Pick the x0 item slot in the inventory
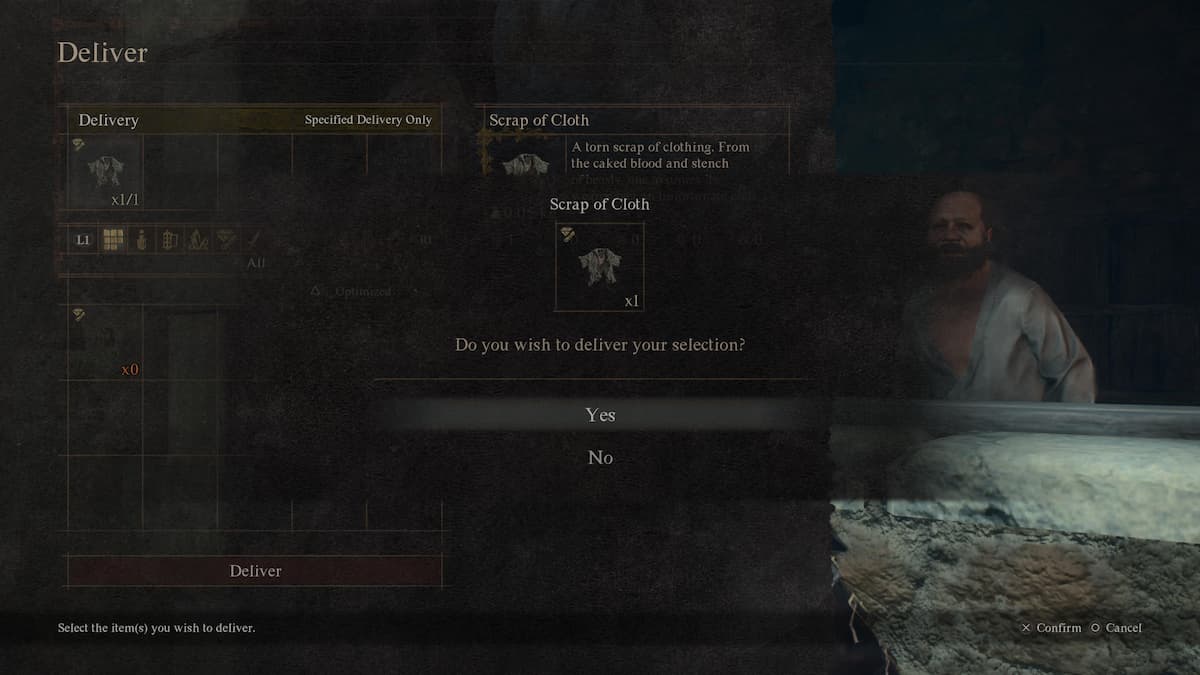Image resolution: width=1200 pixels, height=675 pixels. [x=105, y=343]
